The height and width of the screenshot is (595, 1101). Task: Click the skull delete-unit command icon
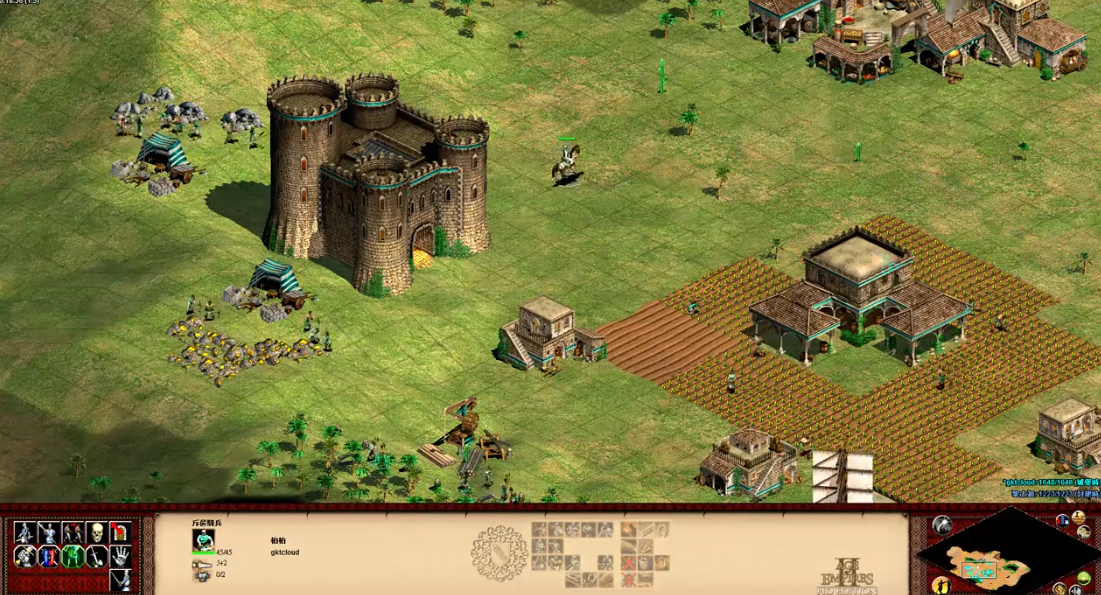(96, 532)
